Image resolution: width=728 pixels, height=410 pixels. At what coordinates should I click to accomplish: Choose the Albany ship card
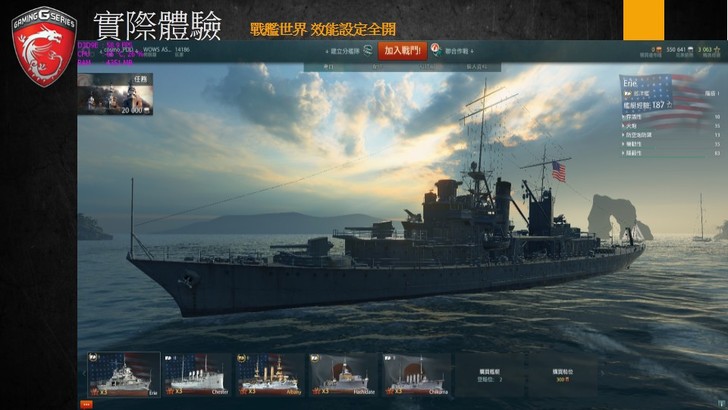pyautogui.click(x=265, y=373)
